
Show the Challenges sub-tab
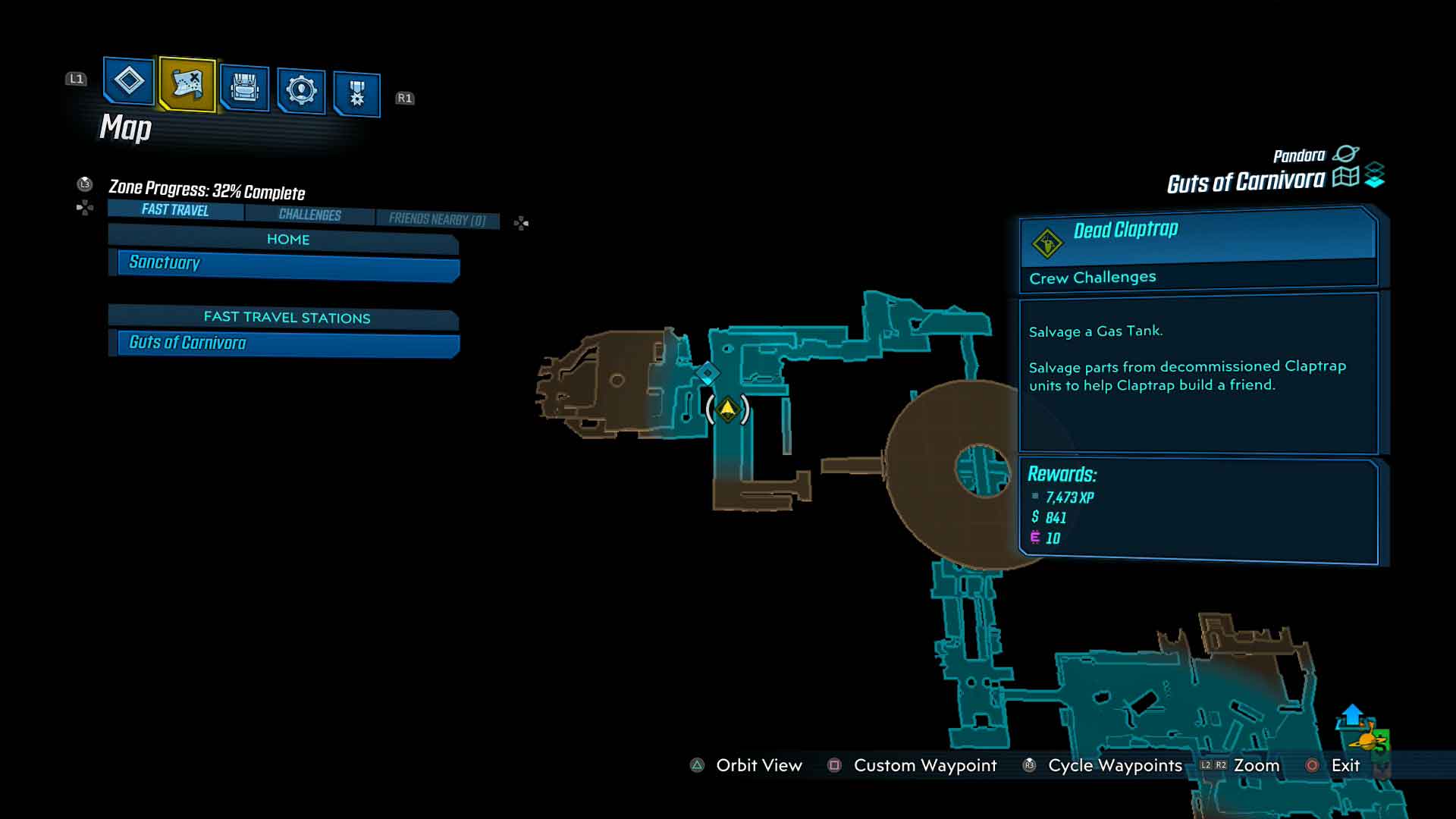click(309, 215)
